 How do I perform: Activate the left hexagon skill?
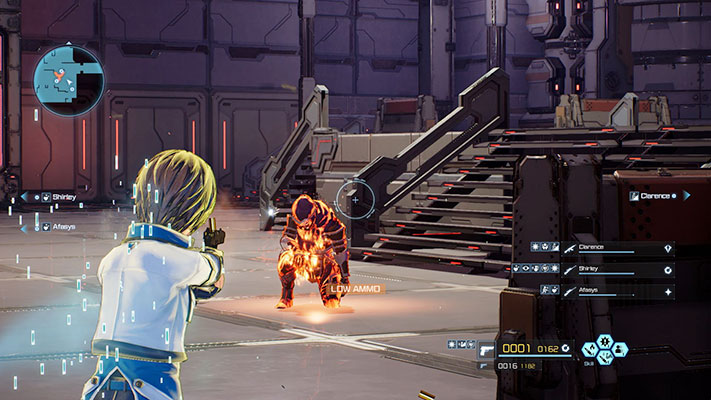(x=590, y=349)
